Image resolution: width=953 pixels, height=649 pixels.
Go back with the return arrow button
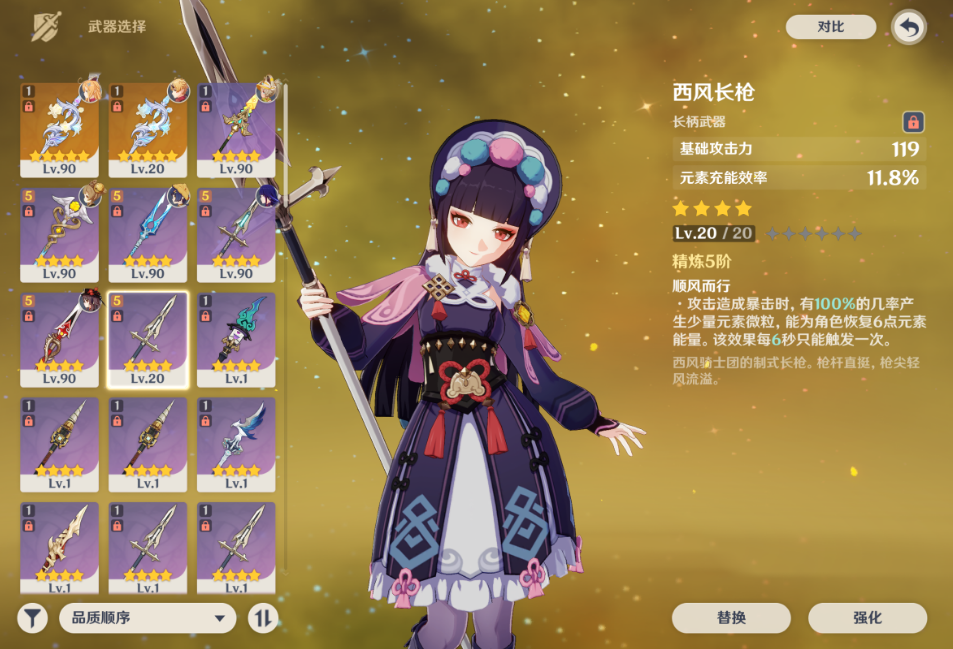click(908, 27)
